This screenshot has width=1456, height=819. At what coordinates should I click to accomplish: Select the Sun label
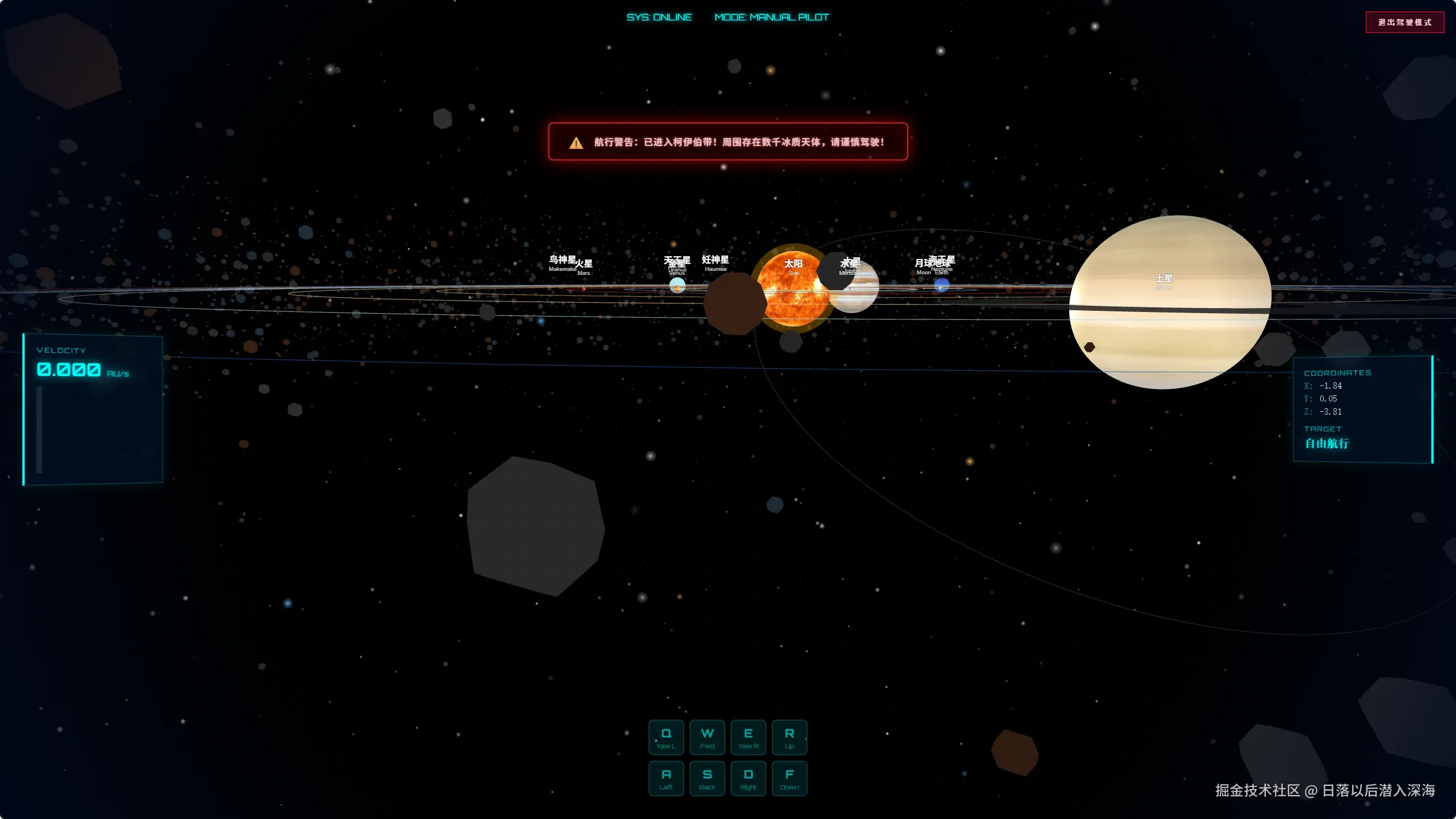(793, 265)
